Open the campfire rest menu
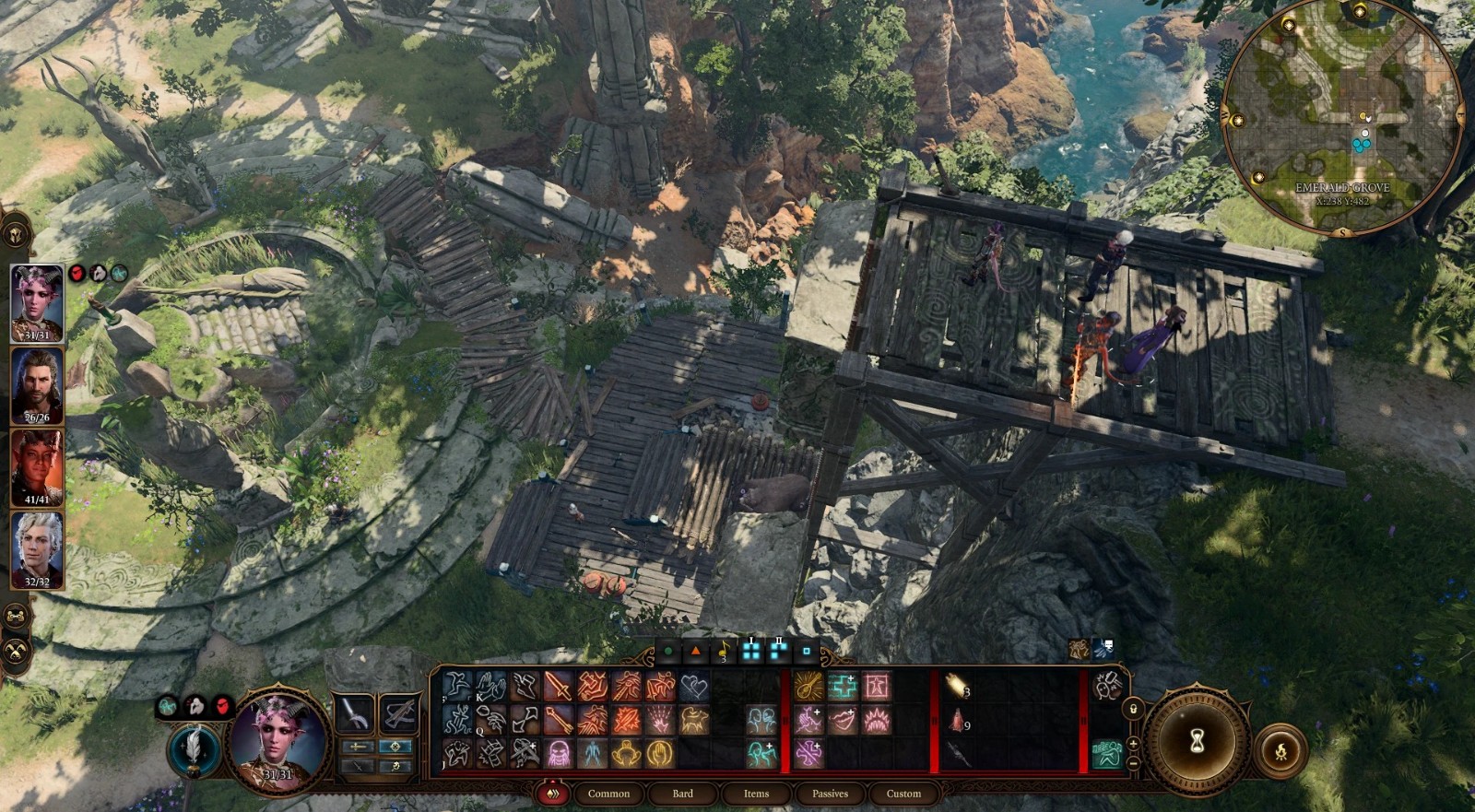Image resolution: width=1475 pixels, height=812 pixels. 1280,751
